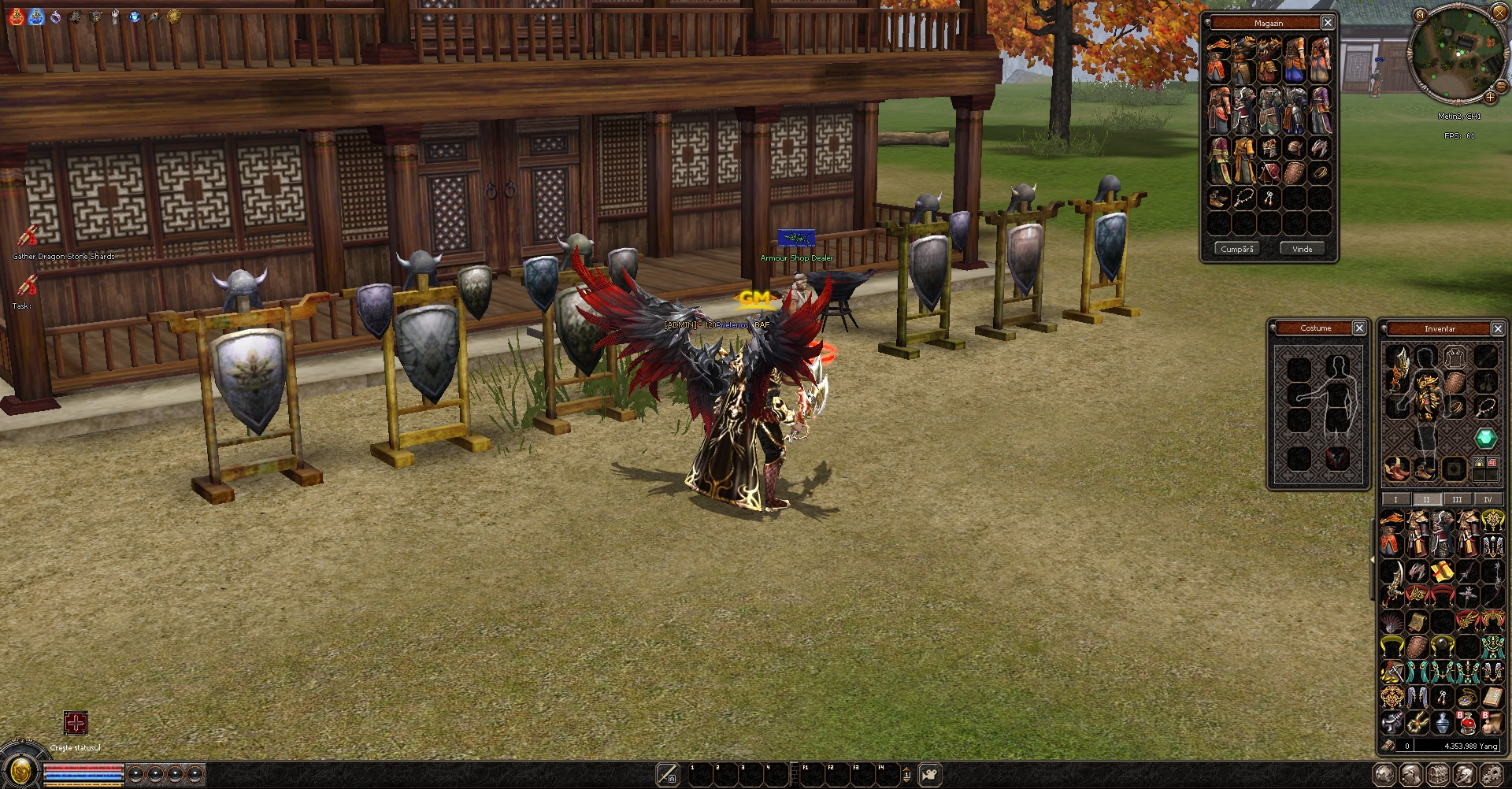The image size is (1512, 789).
Task: Close the Magazin shop window
Action: (x=1328, y=23)
